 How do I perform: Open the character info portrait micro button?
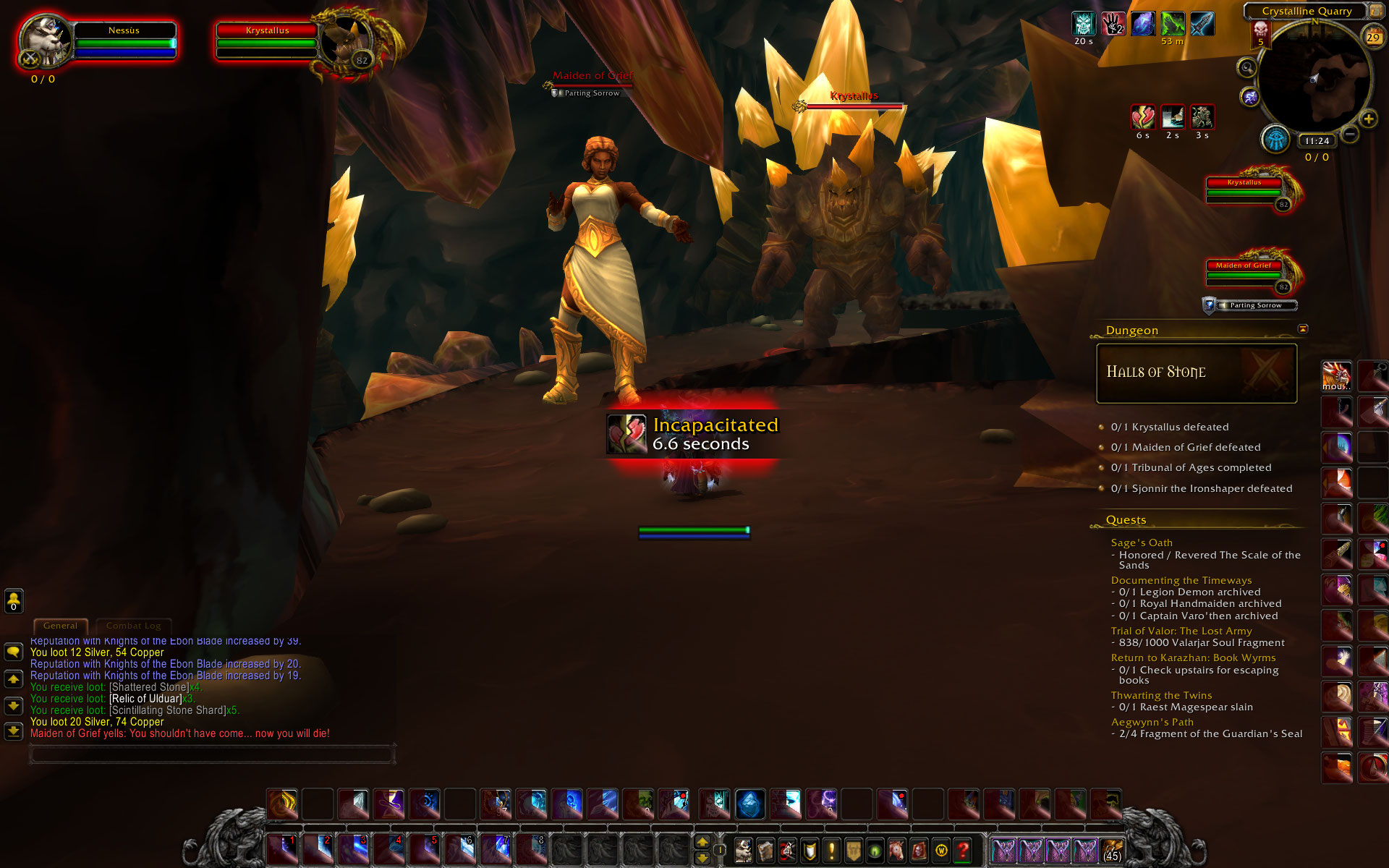743,850
